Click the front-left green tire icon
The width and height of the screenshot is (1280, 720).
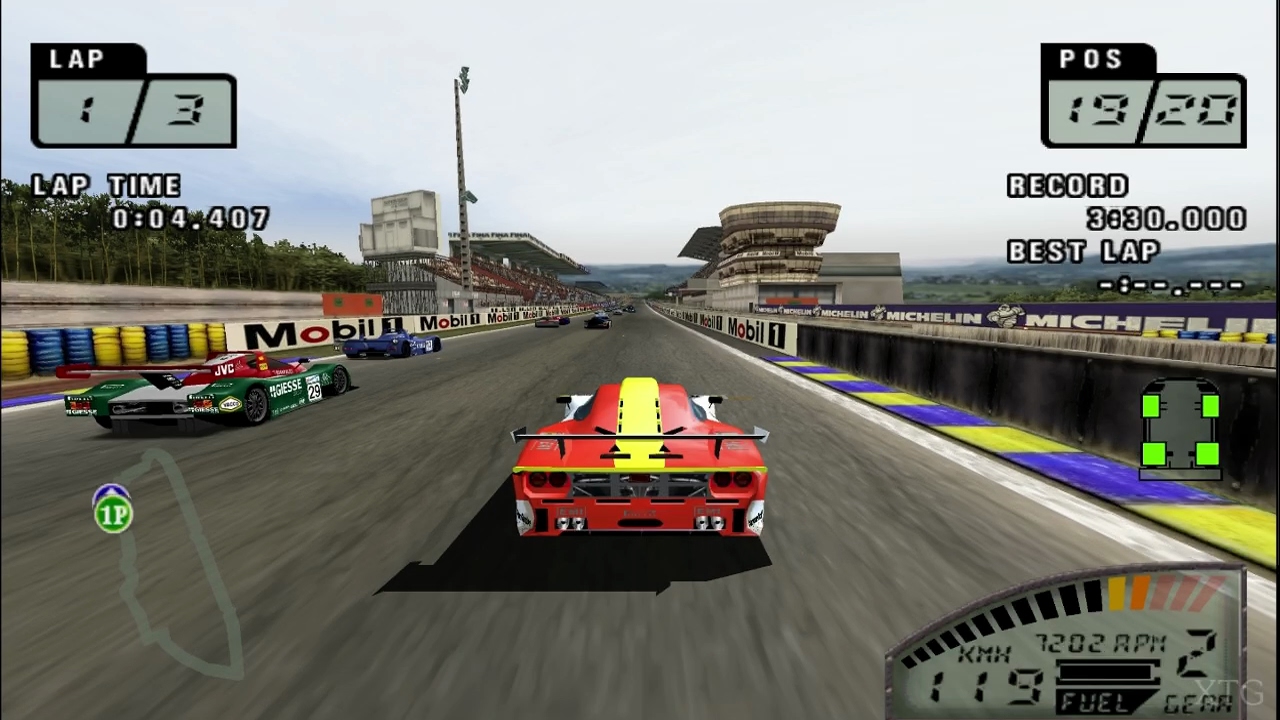1153,405
